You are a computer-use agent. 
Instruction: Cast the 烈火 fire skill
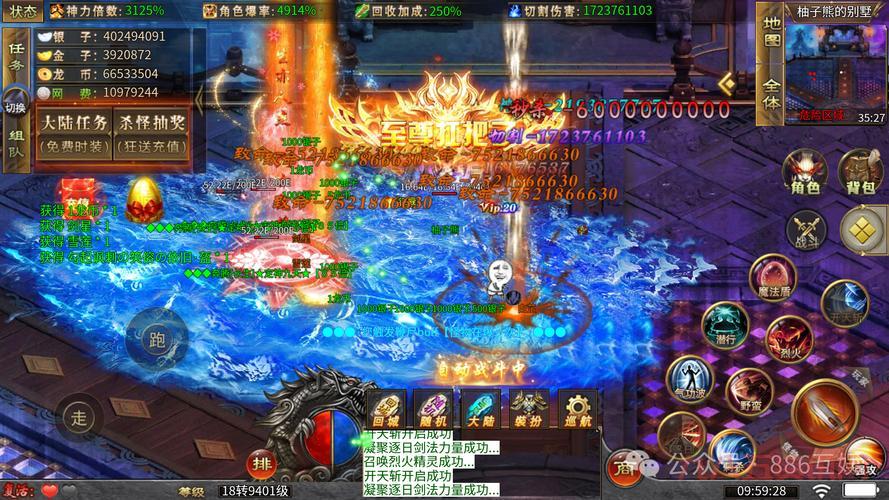coord(789,336)
